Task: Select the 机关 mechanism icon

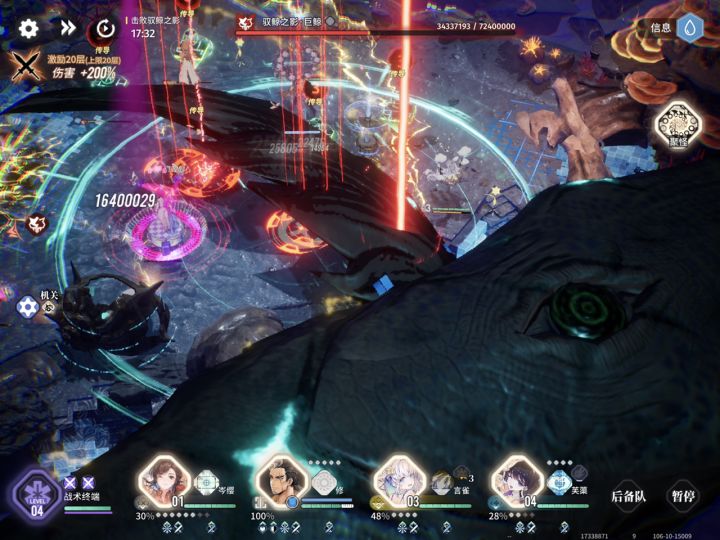Action: click(29, 307)
